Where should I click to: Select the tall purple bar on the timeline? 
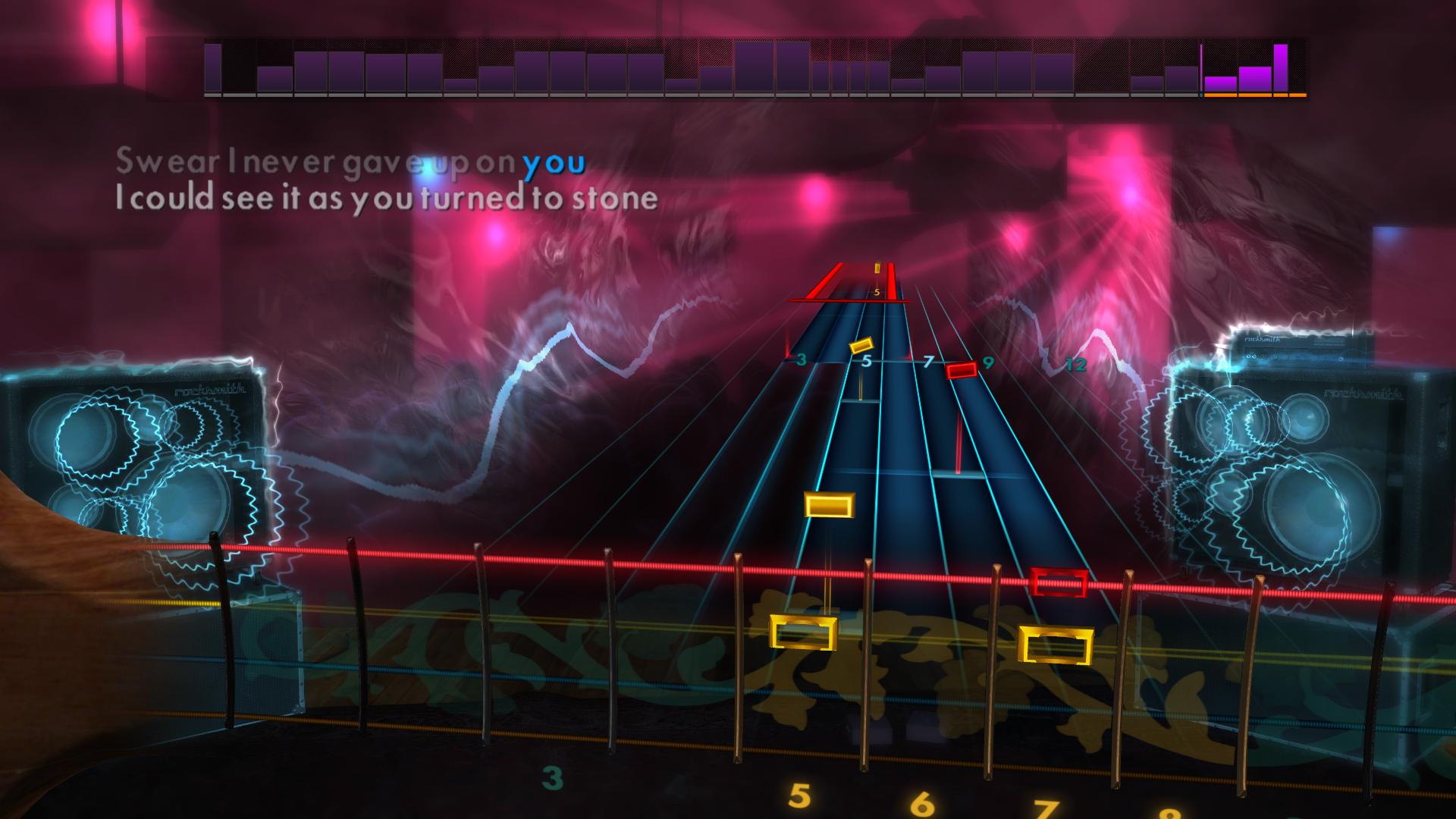[1282, 68]
